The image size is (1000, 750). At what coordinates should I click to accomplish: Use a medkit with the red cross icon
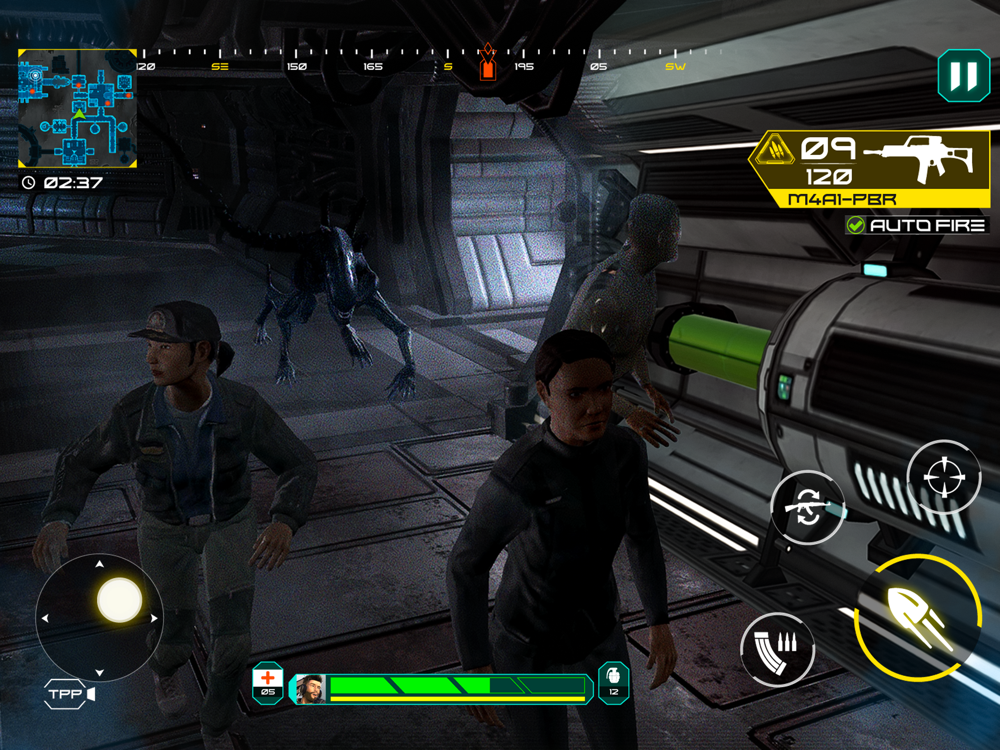pos(268,681)
